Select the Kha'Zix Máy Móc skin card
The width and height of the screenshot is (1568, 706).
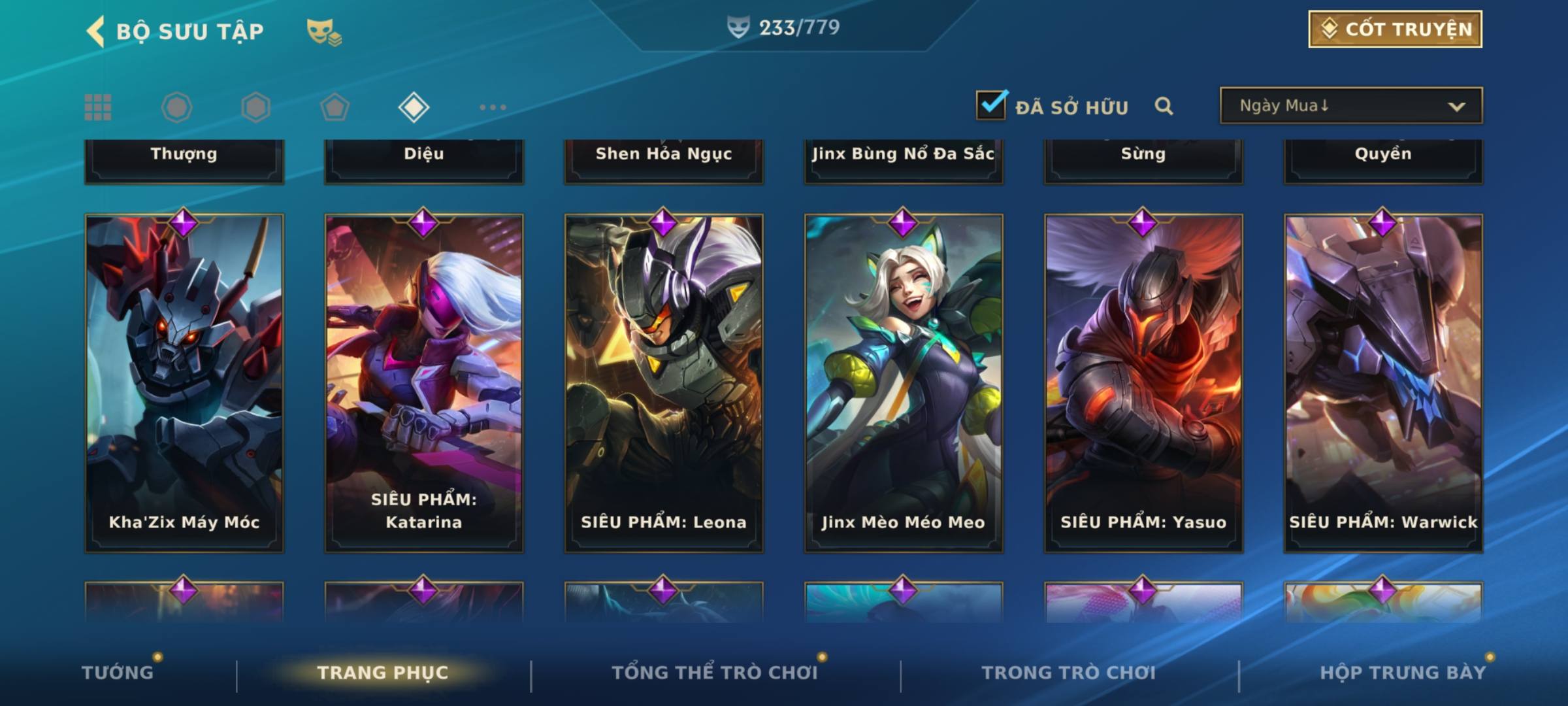tap(184, 382)
